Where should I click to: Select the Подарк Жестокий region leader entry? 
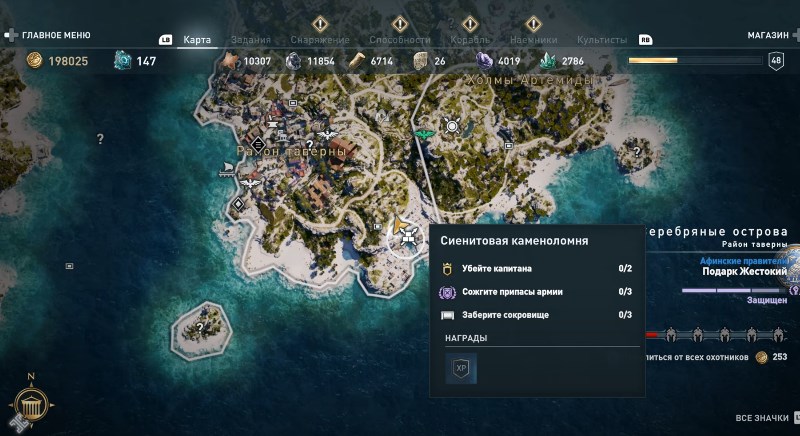point(744,271)
